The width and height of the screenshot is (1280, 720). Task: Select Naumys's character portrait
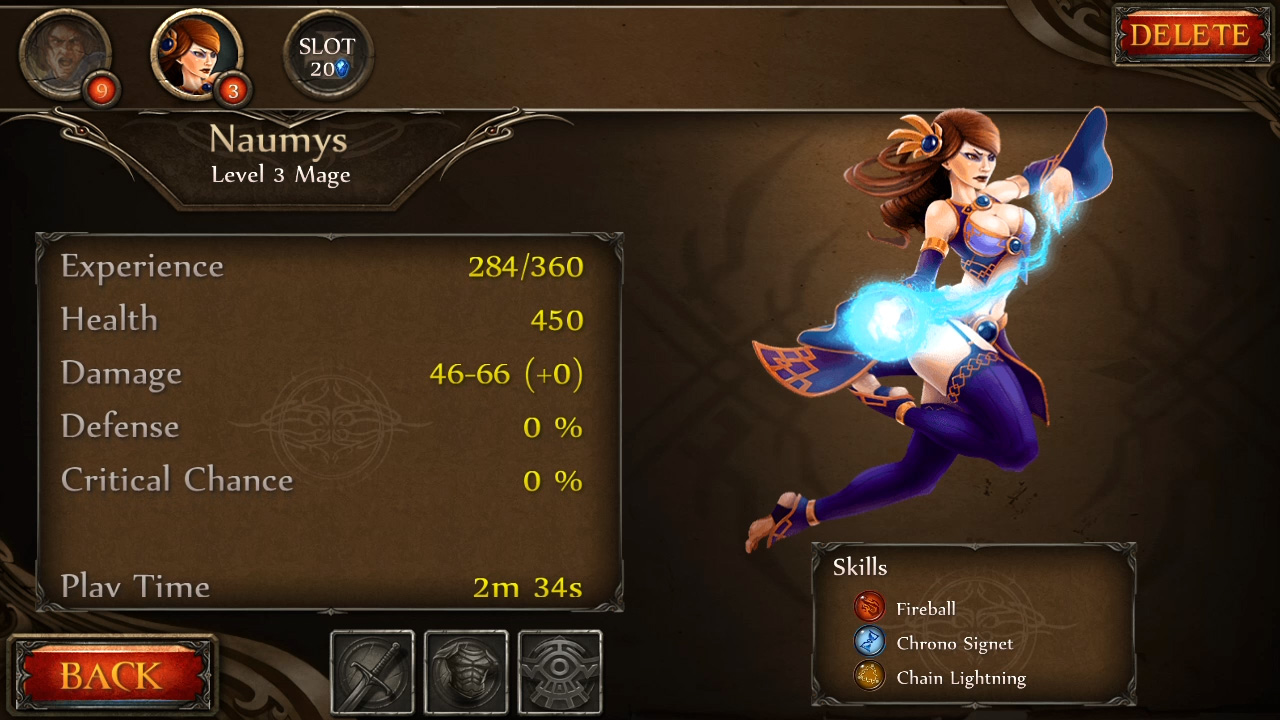click(195, 54)
